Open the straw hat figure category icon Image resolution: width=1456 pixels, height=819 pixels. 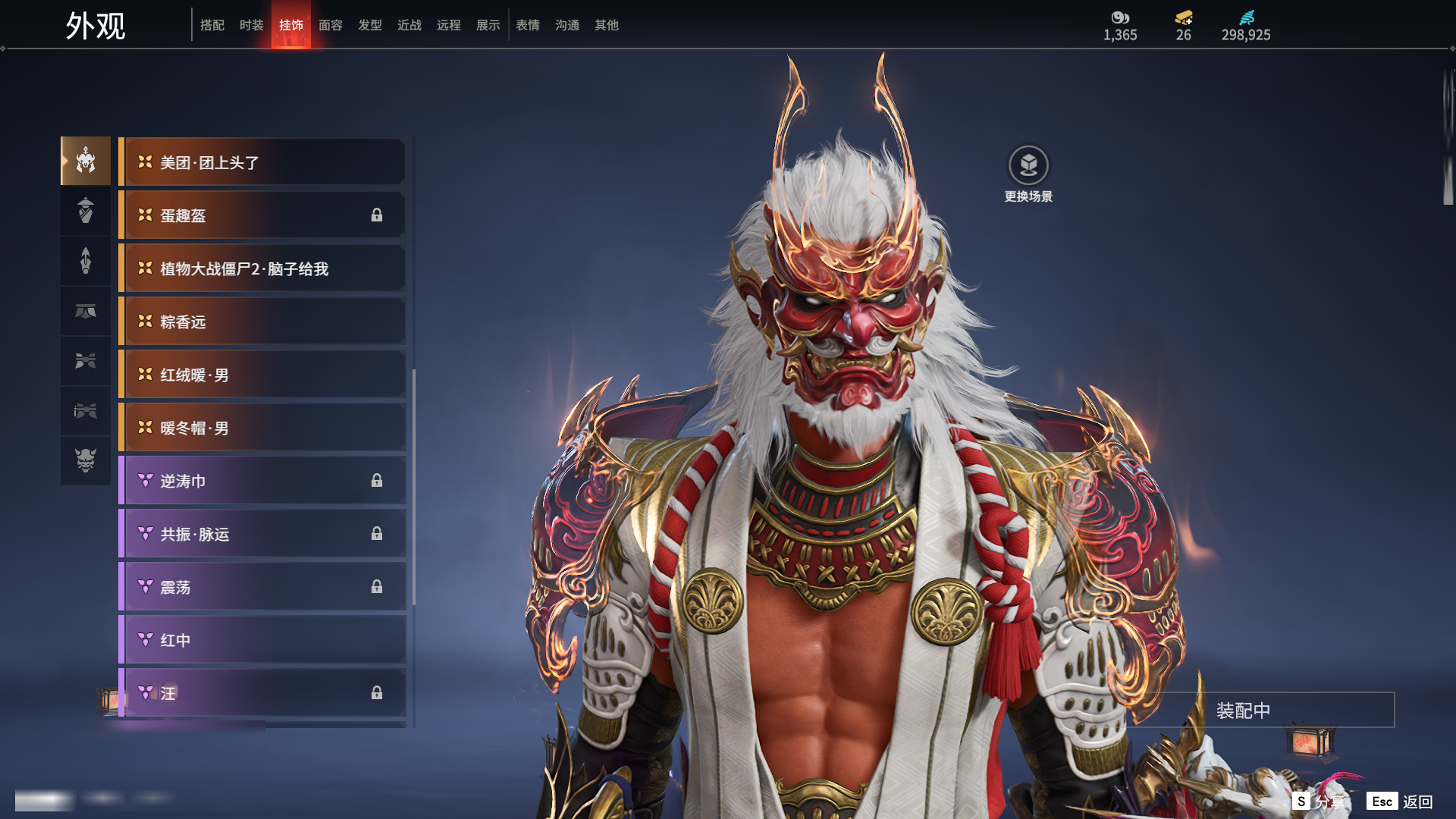[86, 211]
